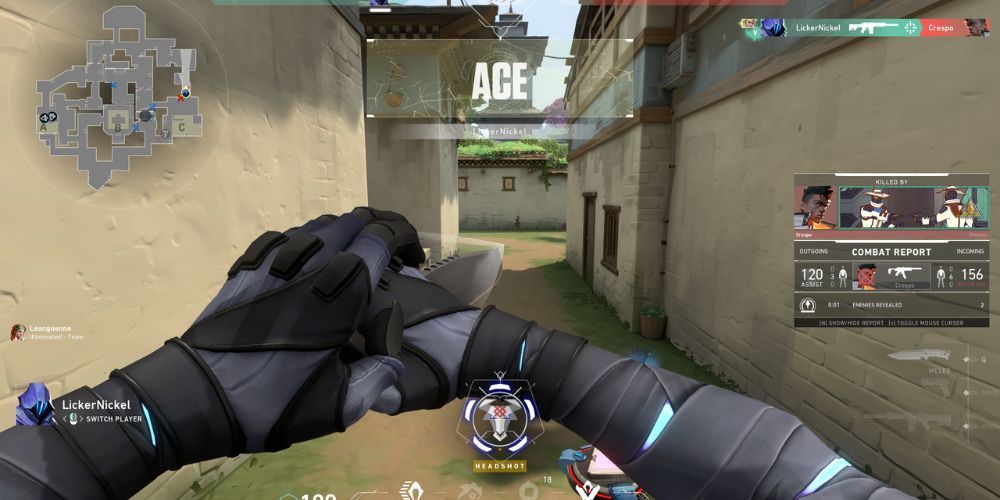
Task: Select eliminated teammate Leanguenne's portrait
Action: coord(18,333)
